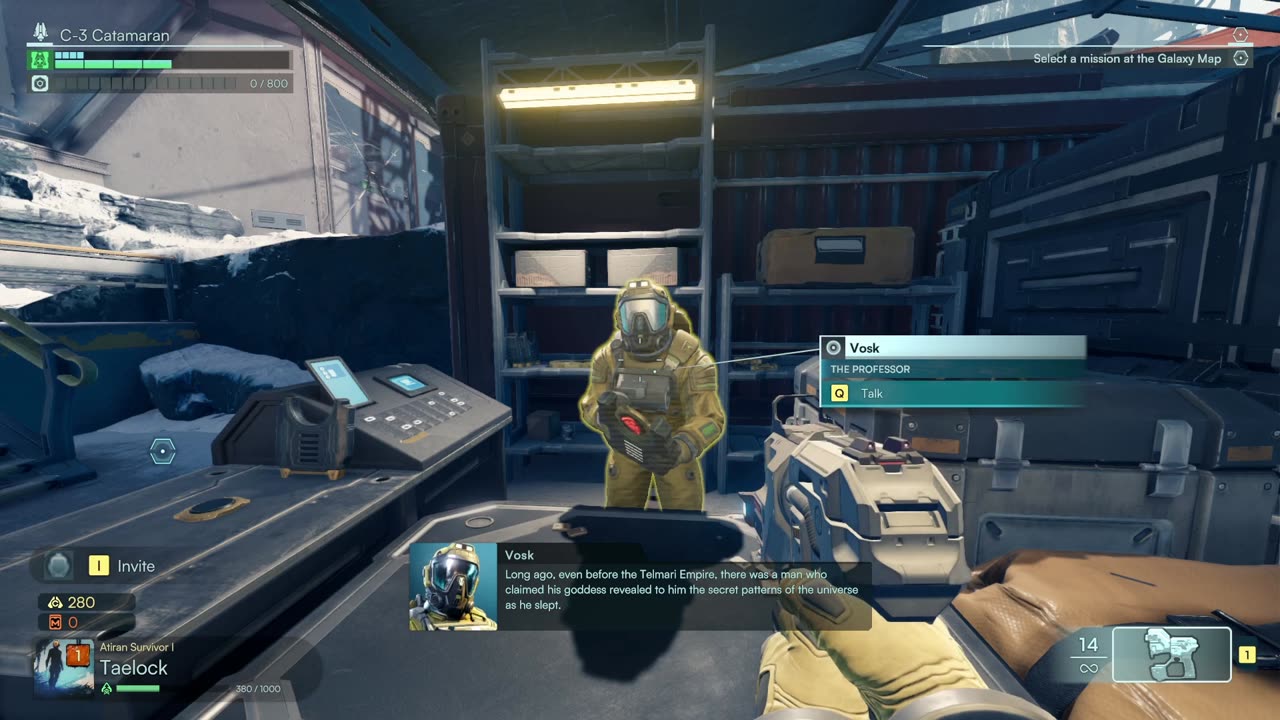
Task: Select the equipped pistol weapon slot
Action: [x=1171, y=654]
